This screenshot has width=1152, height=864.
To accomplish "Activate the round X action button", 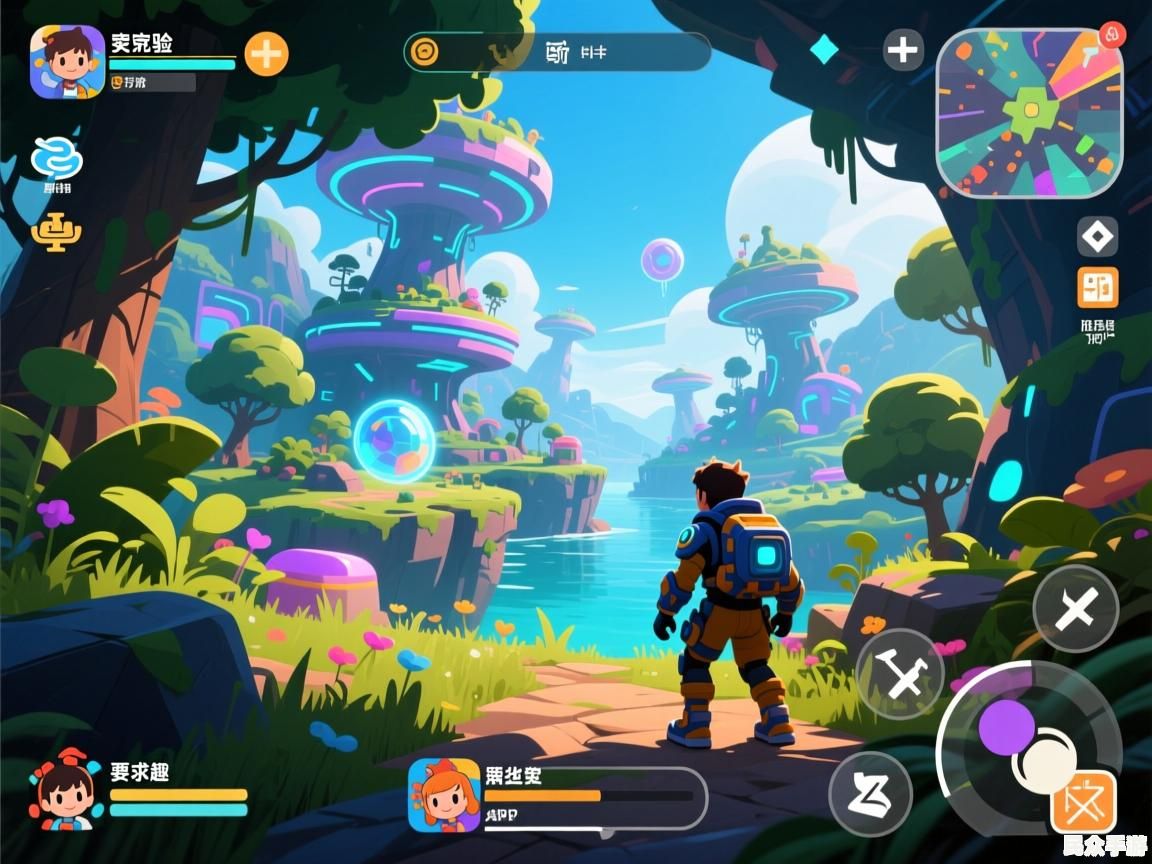I will pyautogui.click(x=1075, y=608).
